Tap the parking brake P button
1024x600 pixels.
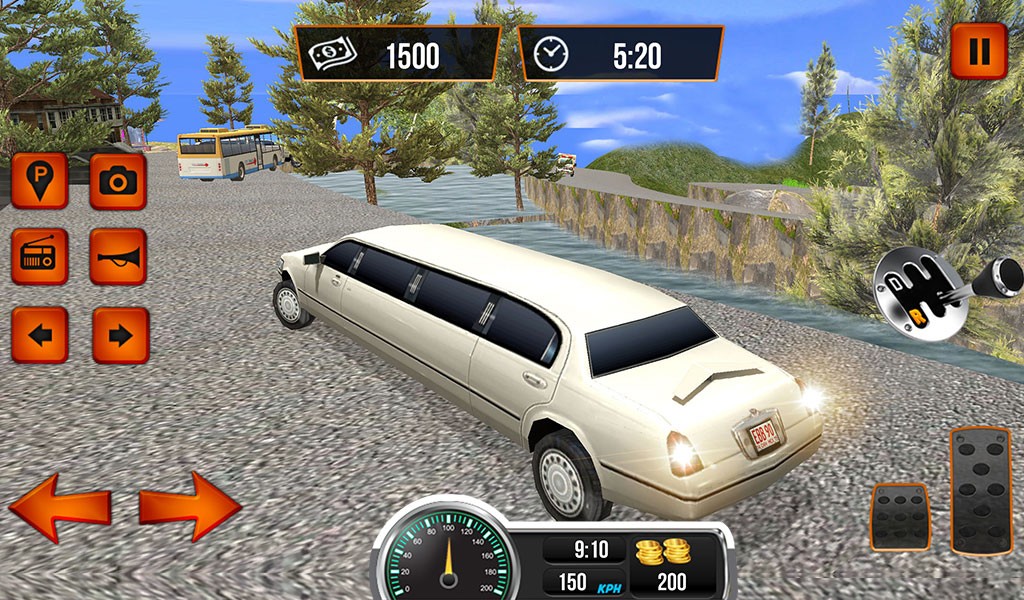coord(40,180)
